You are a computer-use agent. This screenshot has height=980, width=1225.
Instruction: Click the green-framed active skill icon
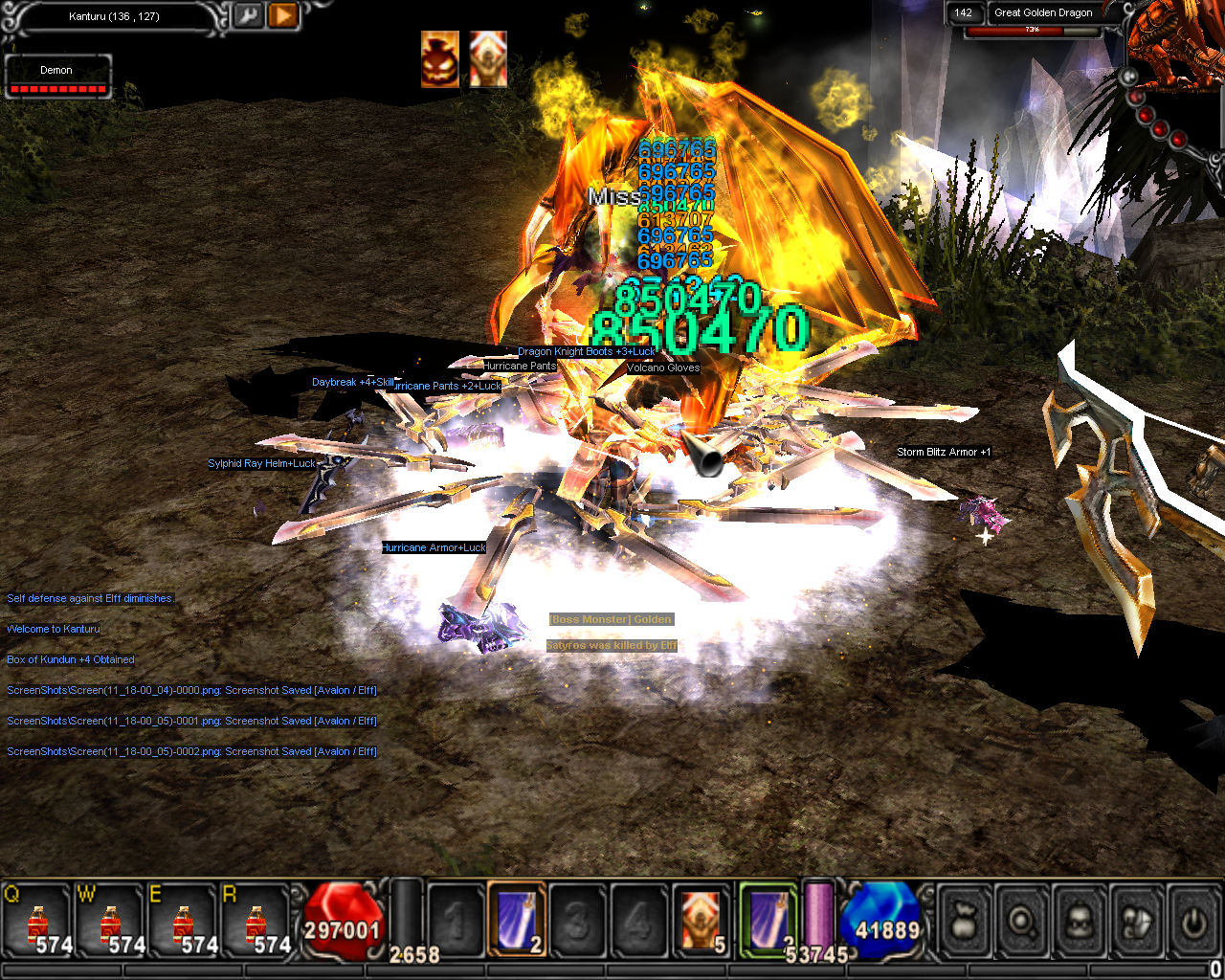768,920
